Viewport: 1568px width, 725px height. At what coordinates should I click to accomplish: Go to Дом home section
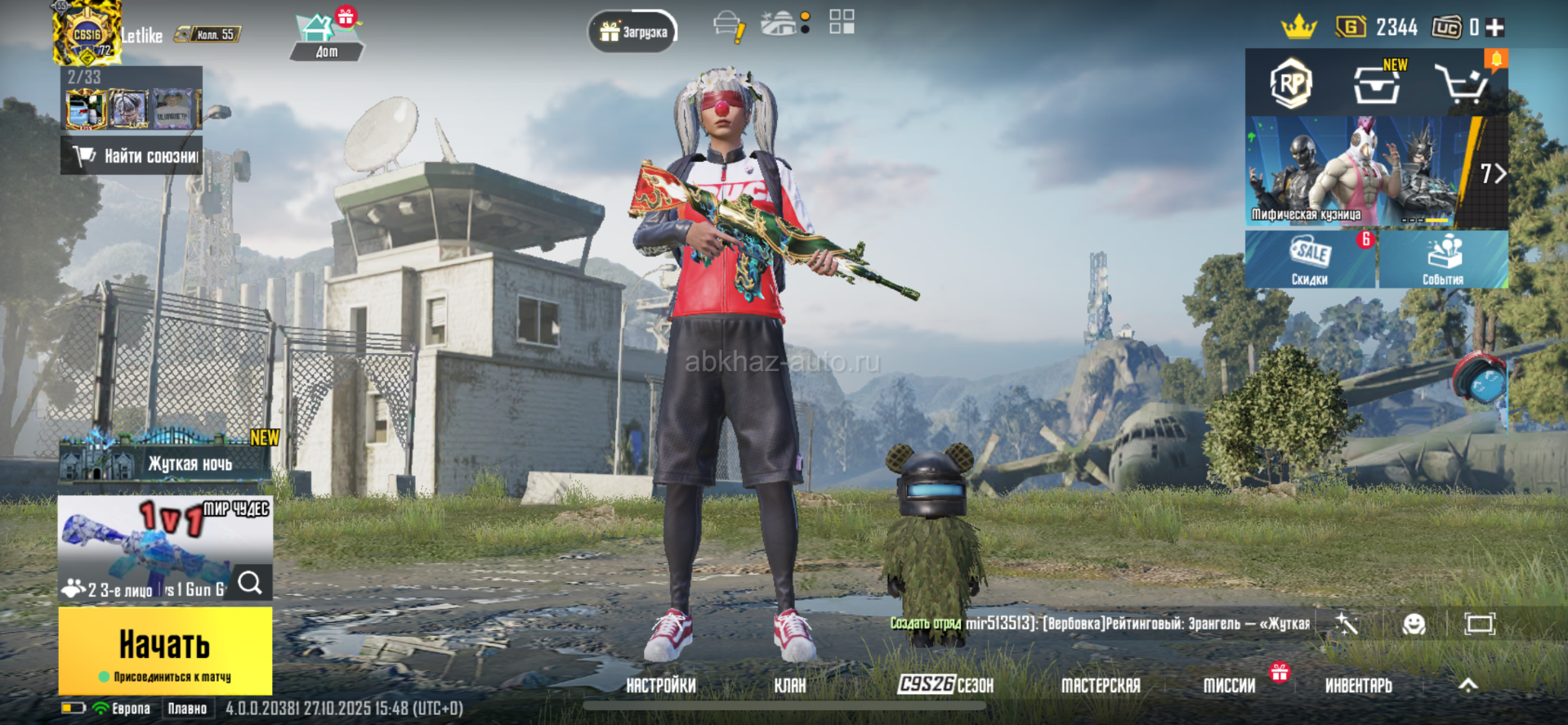click(325, 38)
